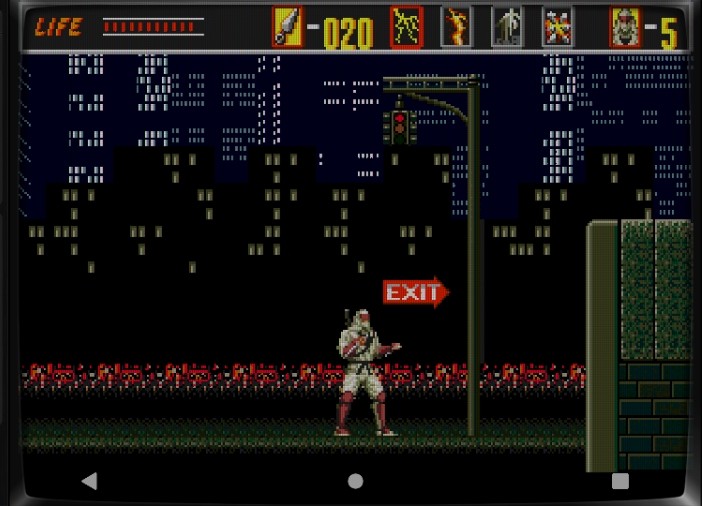Activate the high-jump ninjutsu icon
This screenshot has height=506, width=702.
507,27
